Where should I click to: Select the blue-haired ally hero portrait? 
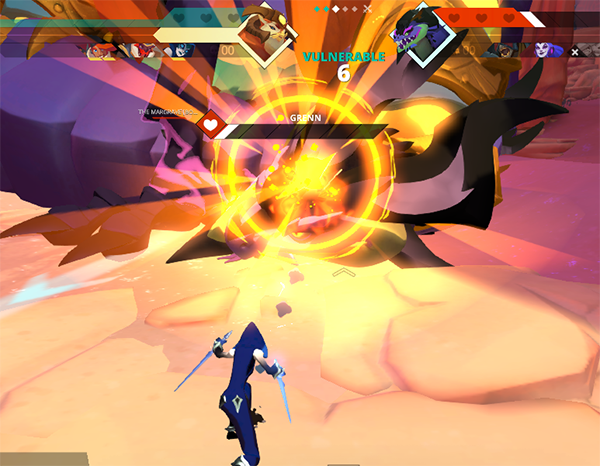tap(180, 50)
